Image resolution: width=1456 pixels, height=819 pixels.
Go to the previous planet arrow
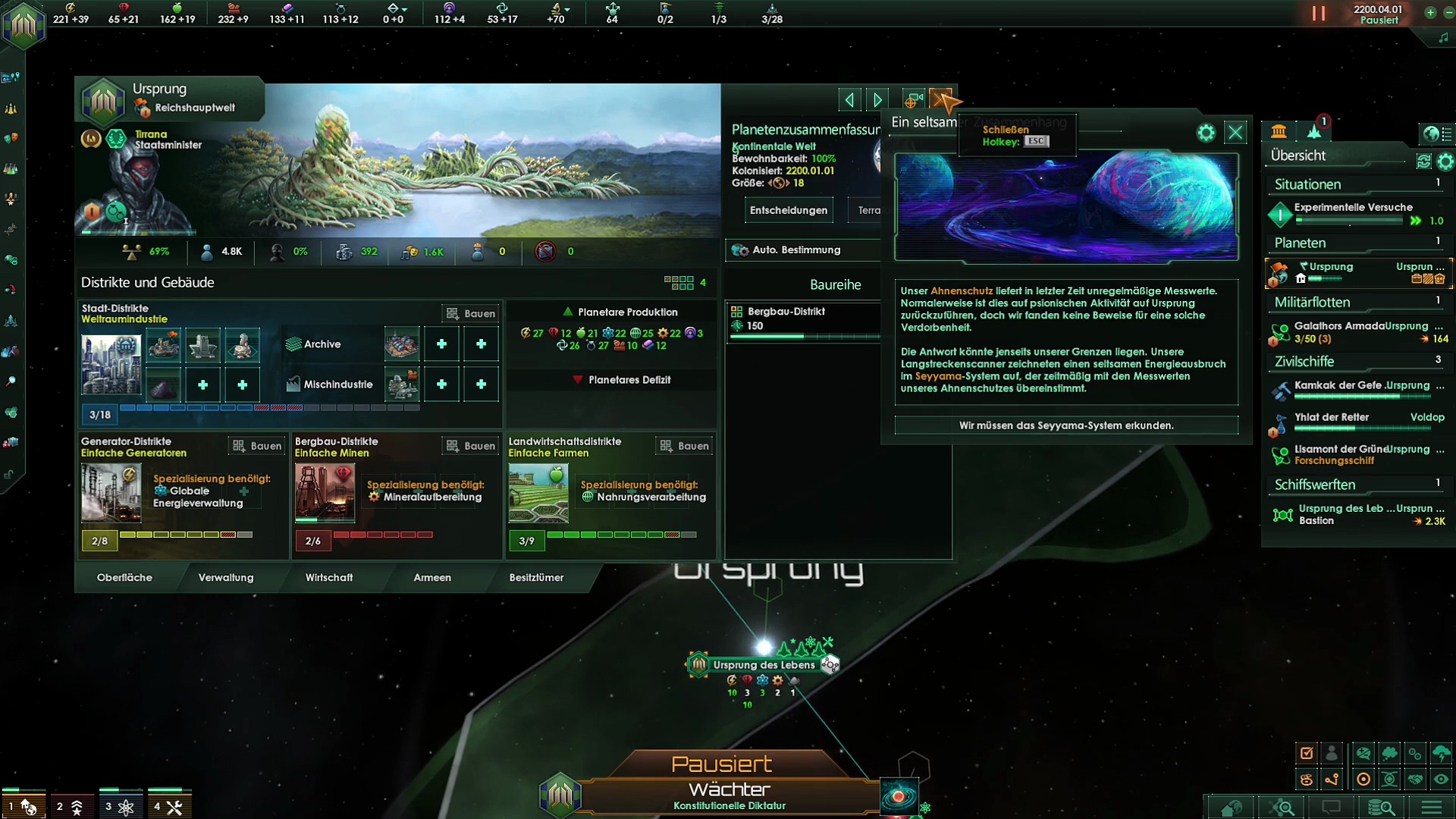(849, 99)
